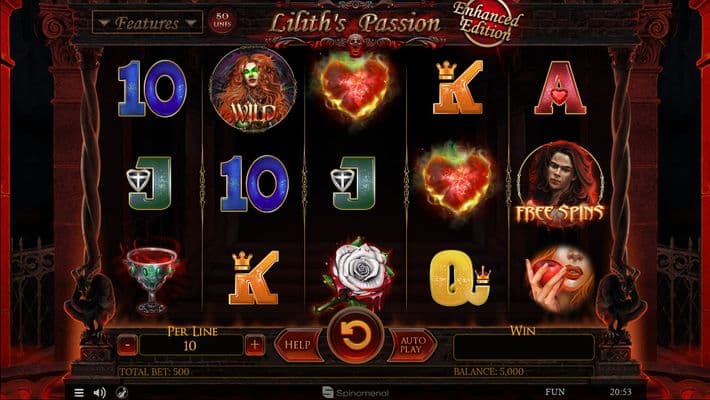This screenshot has width=710, height=400.
Task: Open the hamburger menu in the bottom bar
Action: [x=79, y=392]
